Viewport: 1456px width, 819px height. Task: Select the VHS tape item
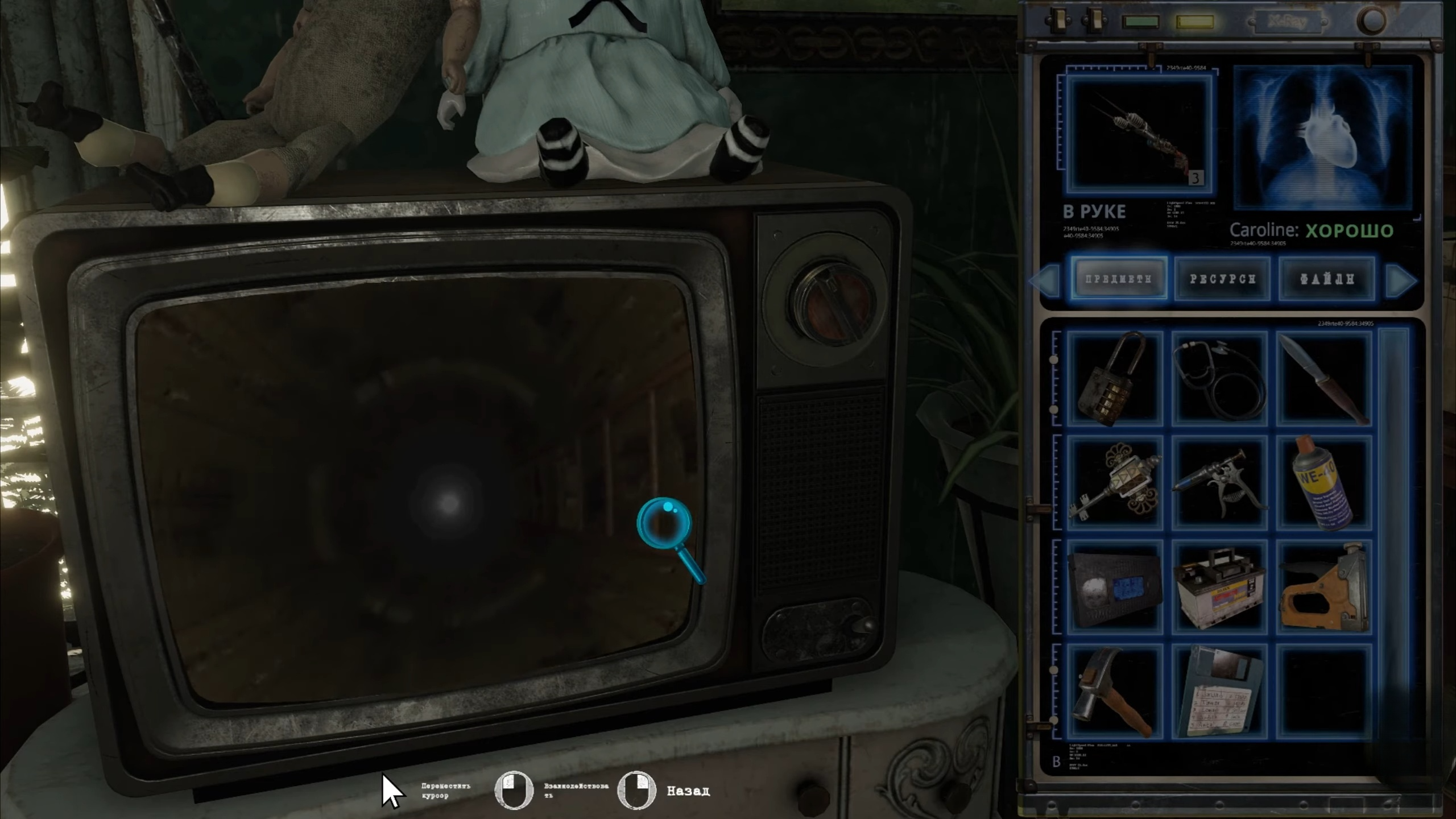coord(1114,587)
